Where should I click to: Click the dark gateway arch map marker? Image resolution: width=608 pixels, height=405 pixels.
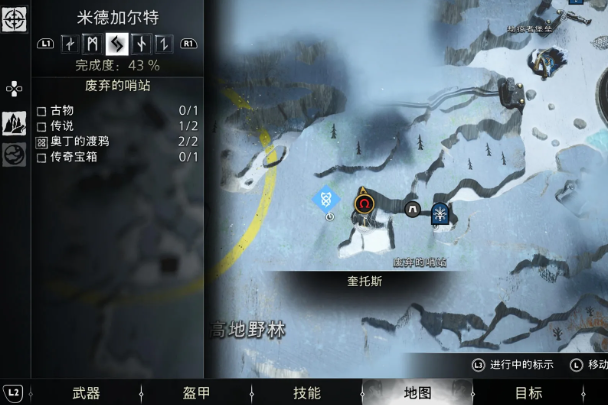click(412, 209)
